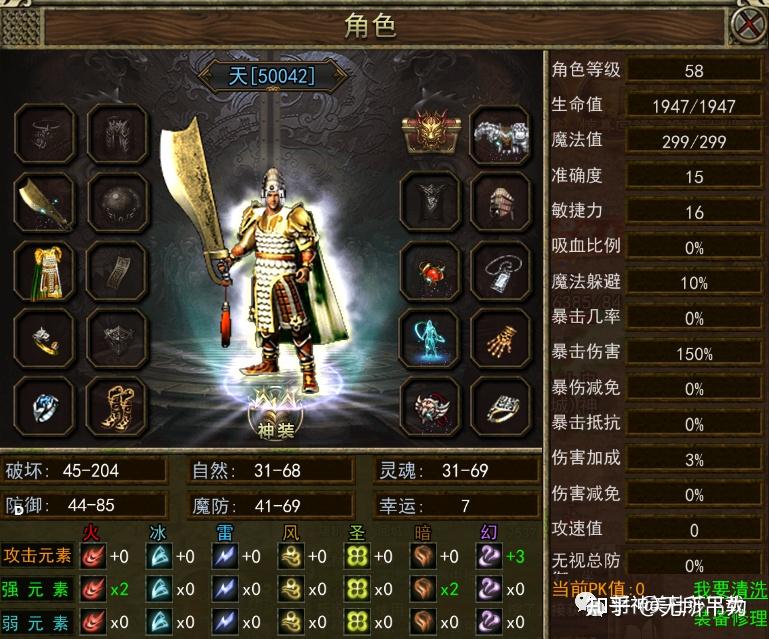
Task: Click the red jewel amulet slot
Action: coord(430,270)
